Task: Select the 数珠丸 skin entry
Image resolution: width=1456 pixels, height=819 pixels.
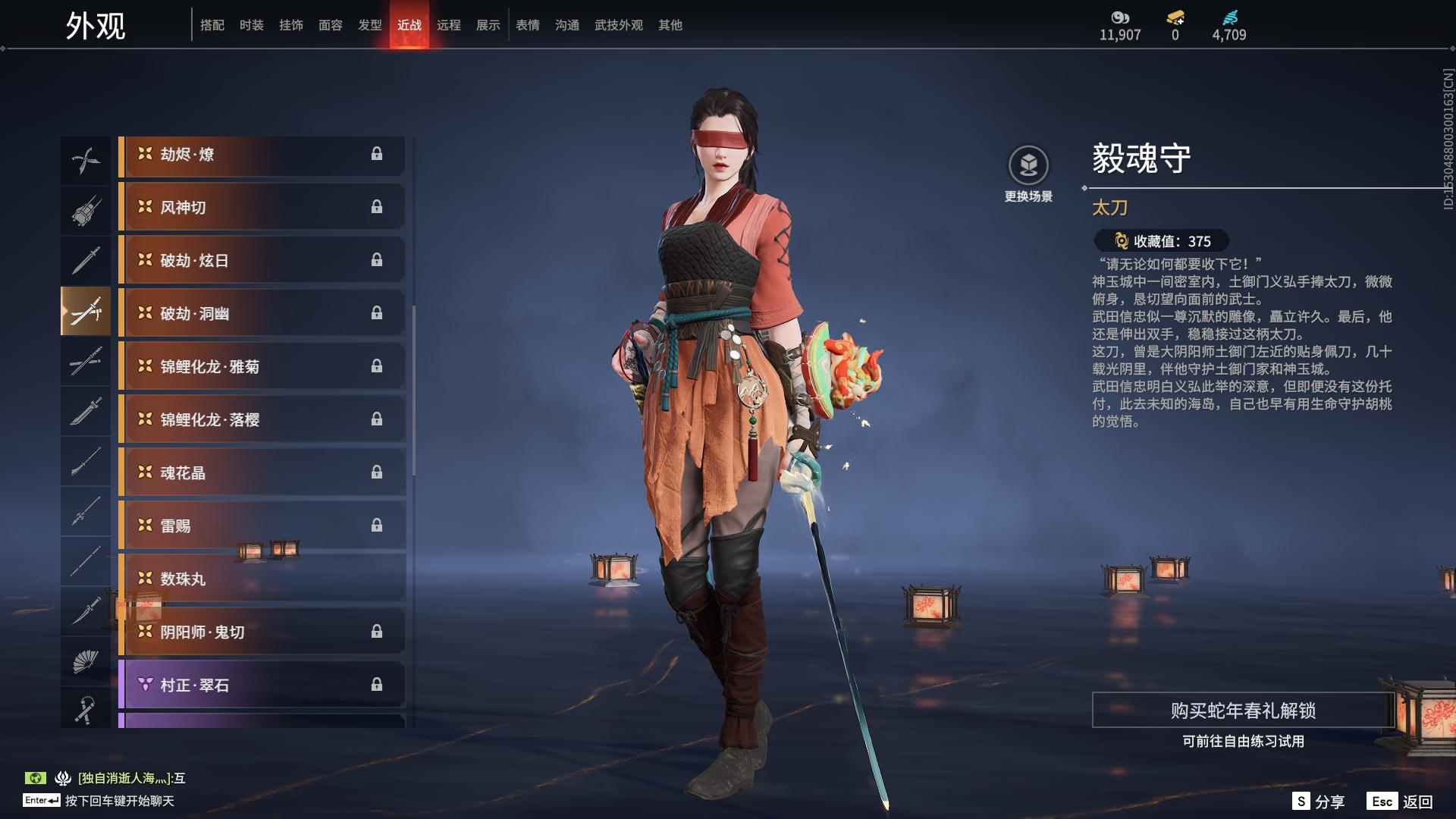Action: pyautogui.click(x=261, y=579)
